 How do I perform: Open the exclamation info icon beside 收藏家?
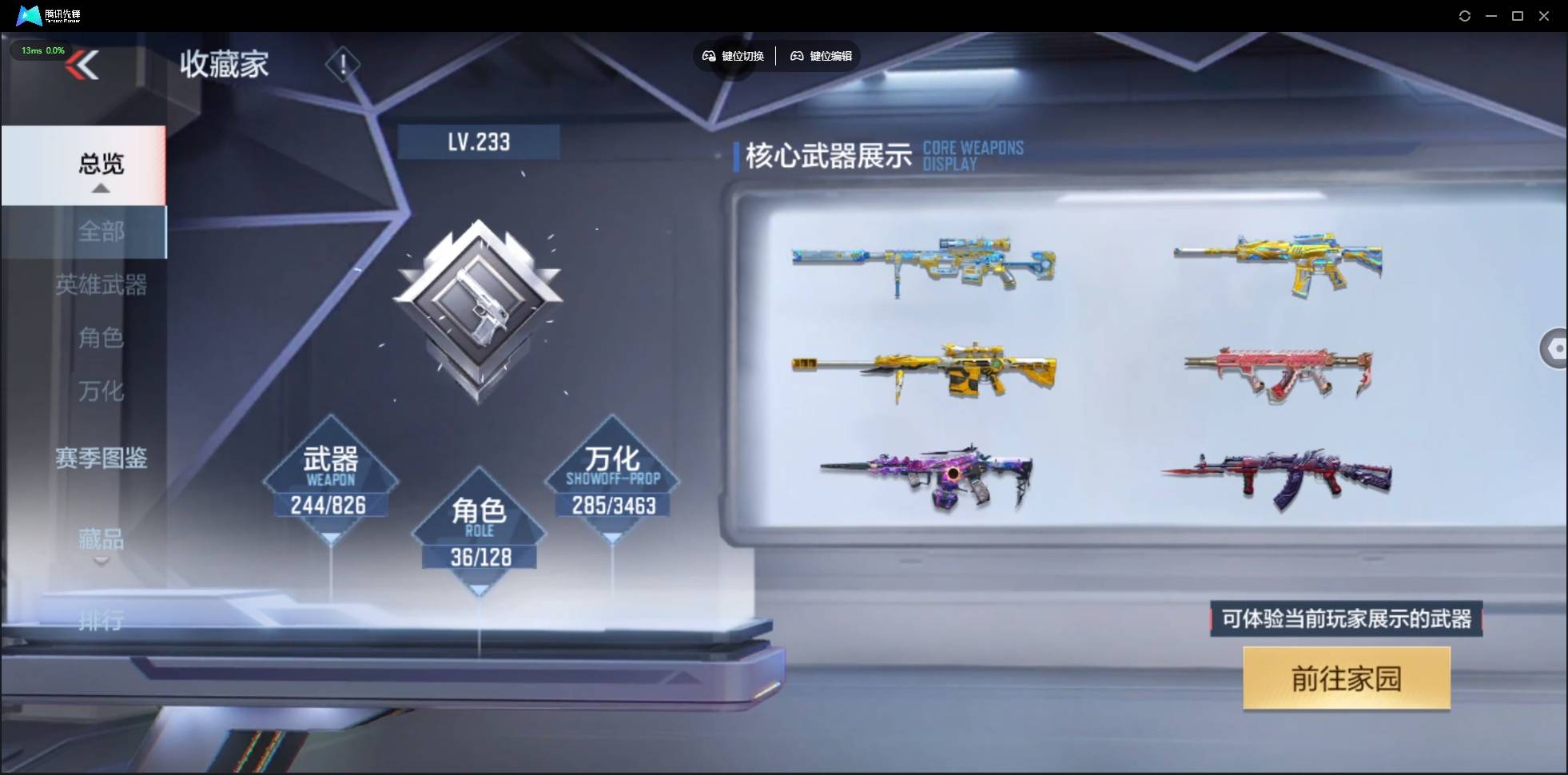tap(343, 64)
